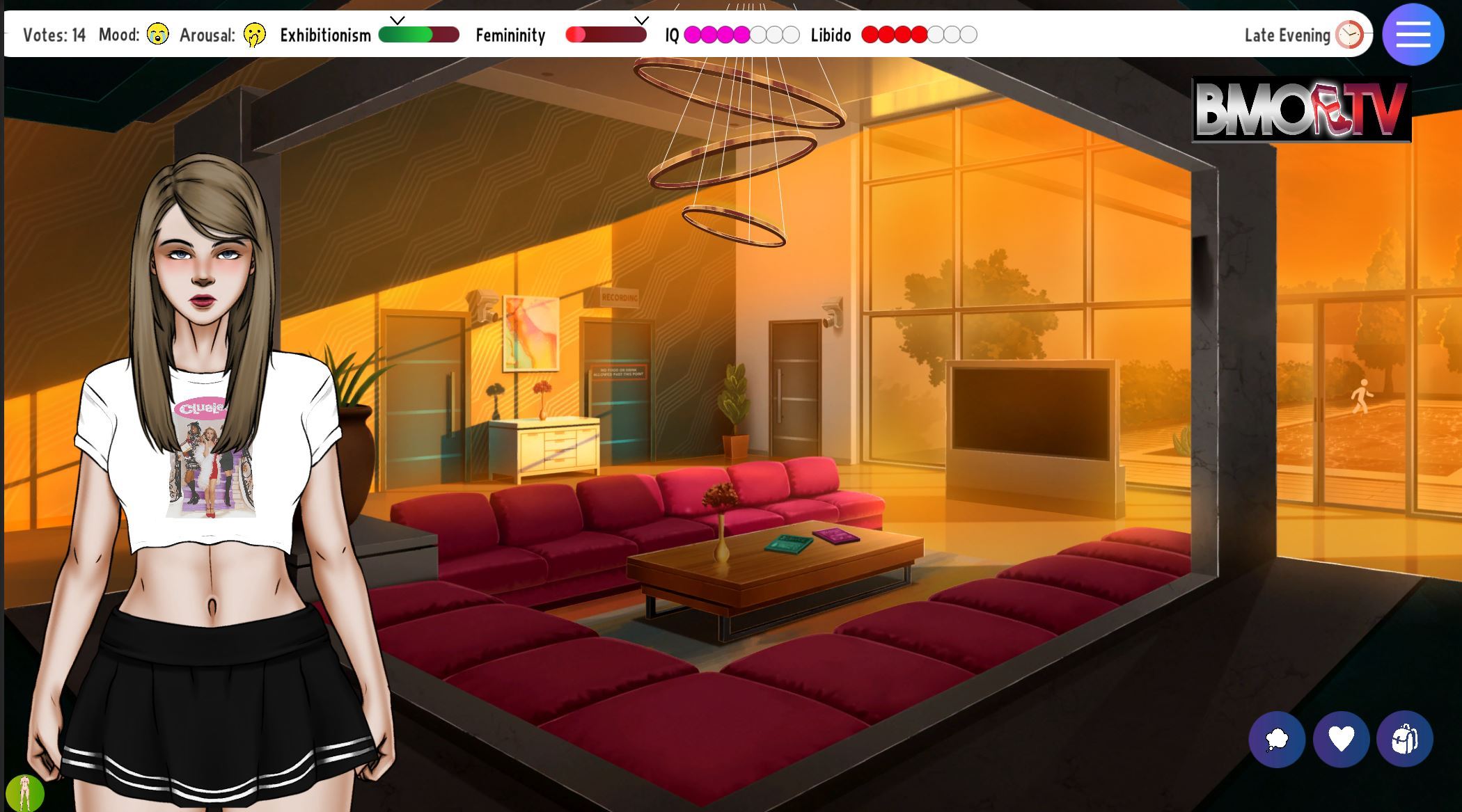Expand the chevron above the Exhibitionism bar
Viewport: 1462px width, 812px height.
coord(398,21)
